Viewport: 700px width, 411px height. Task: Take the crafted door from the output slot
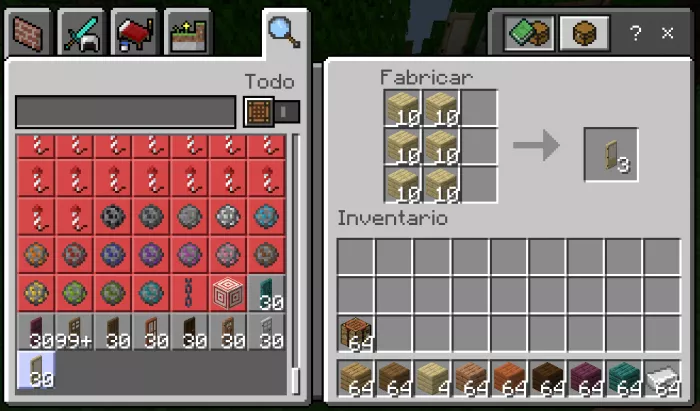click(x=611, y=155)
